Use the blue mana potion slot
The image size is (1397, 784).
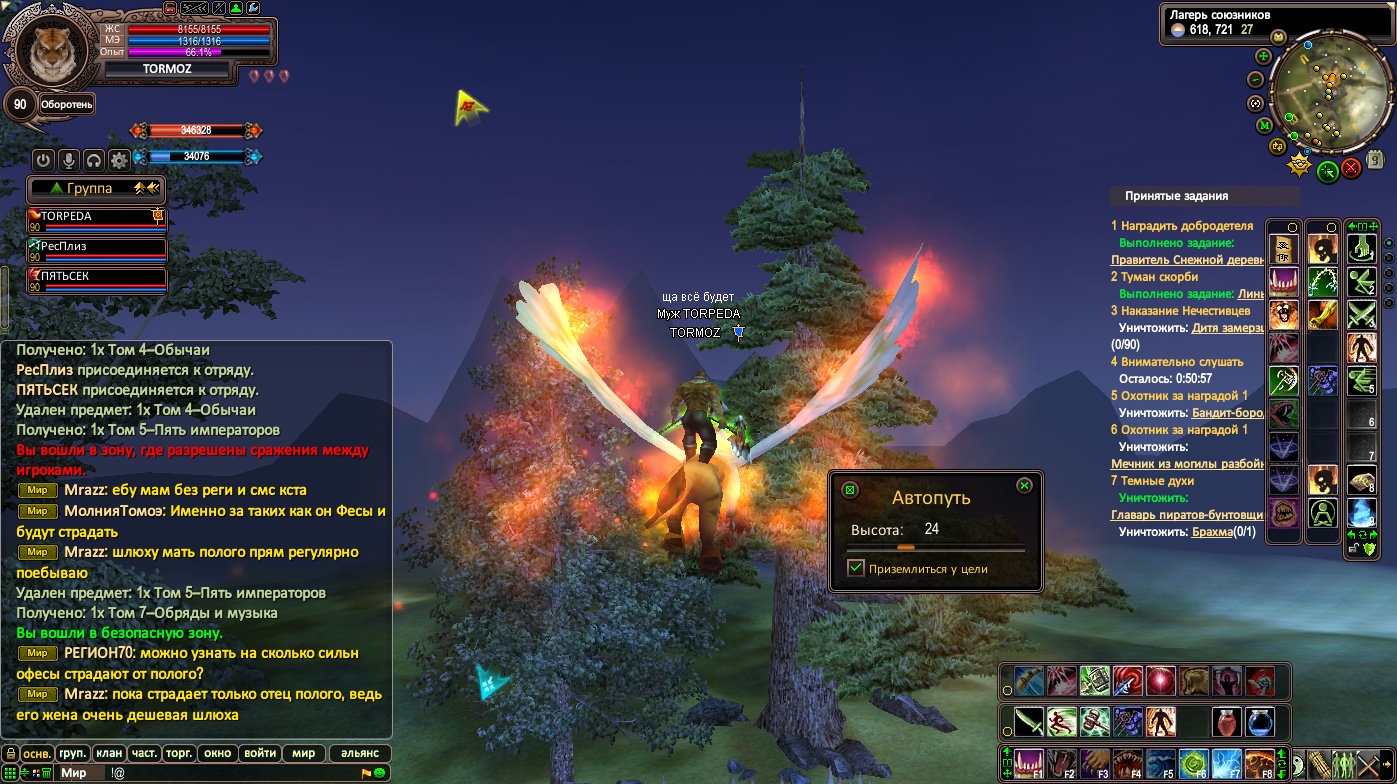coord(1259,722)
